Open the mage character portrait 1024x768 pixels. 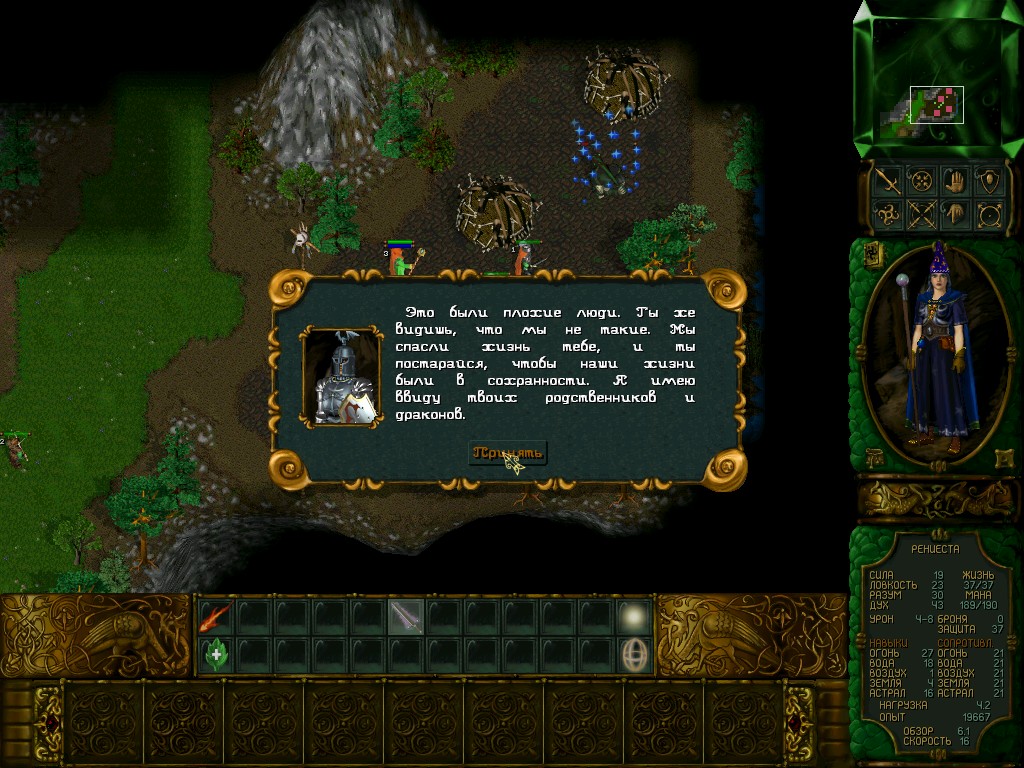coord(935,350)
